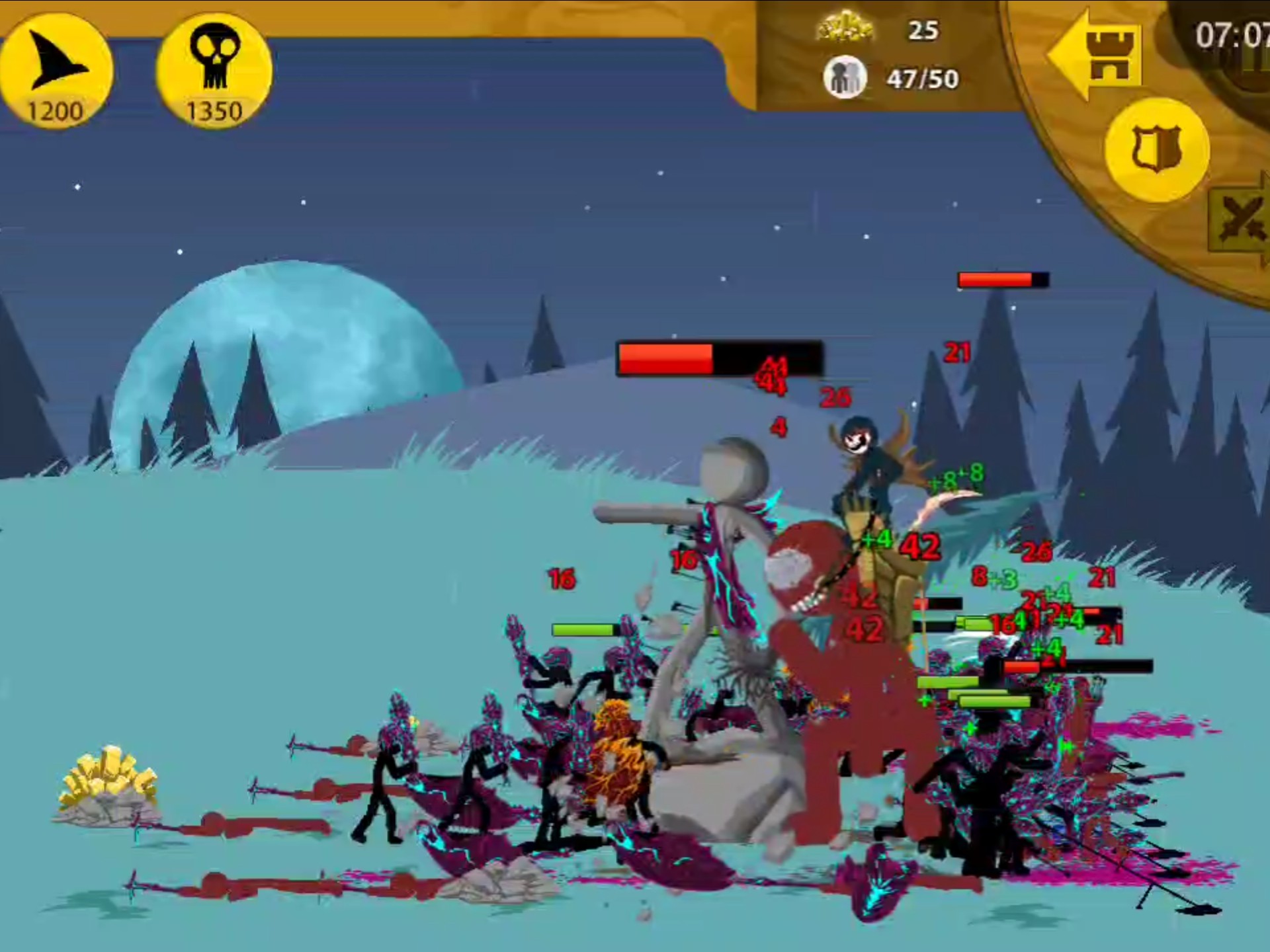Train the wizard hat unit costing 1200

coord(56,71)
